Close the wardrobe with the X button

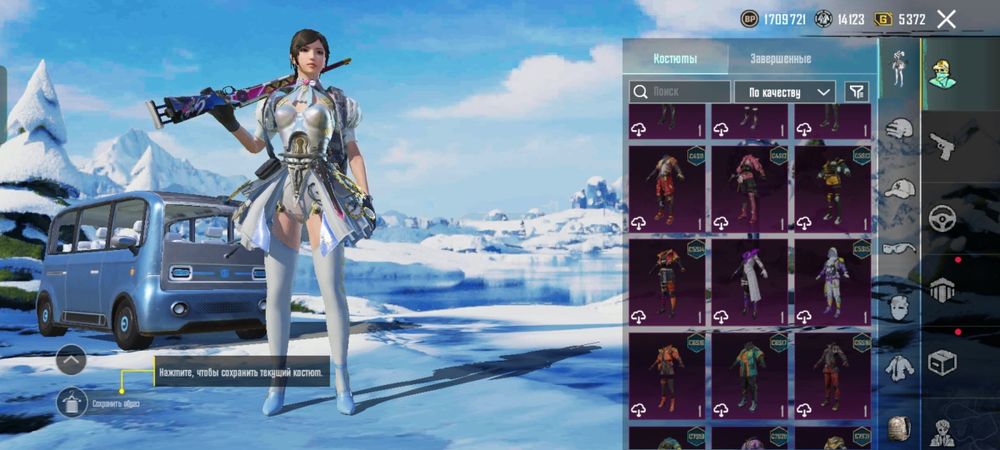[946, 18]
